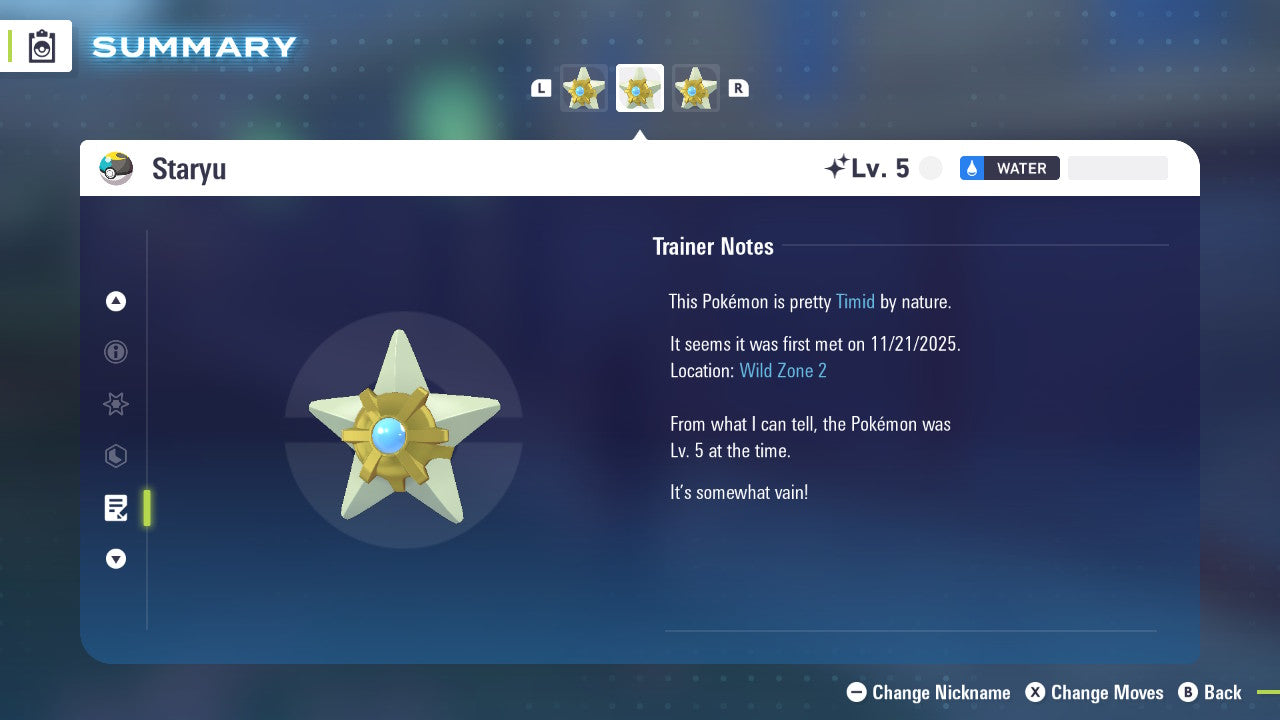Image resolution: width=1280 pixels, height=720 pixels.
Task: Click the green highlight bar beside the notes icon
Action: [147, 508]
